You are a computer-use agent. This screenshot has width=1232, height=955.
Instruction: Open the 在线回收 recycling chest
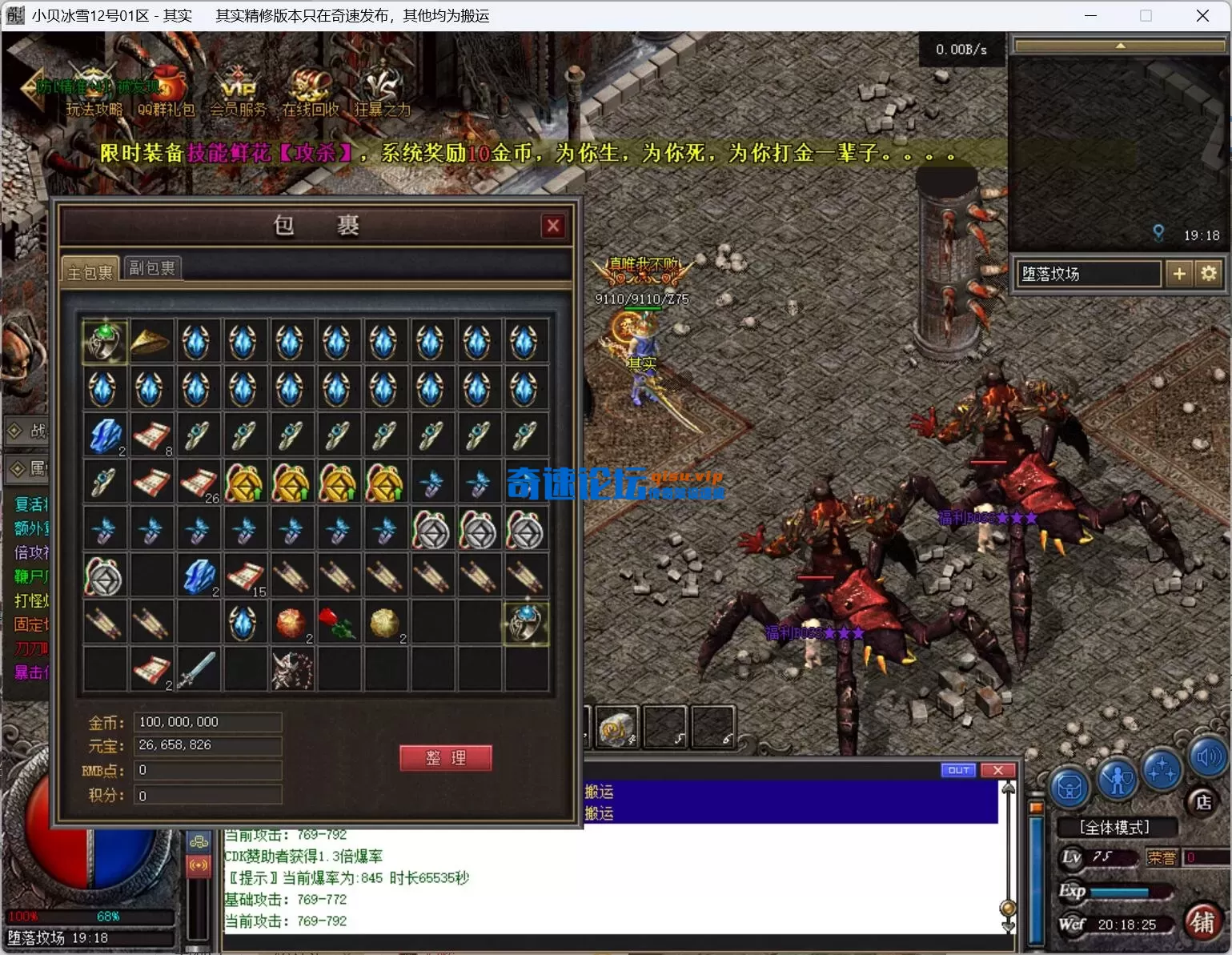(310, 96)
